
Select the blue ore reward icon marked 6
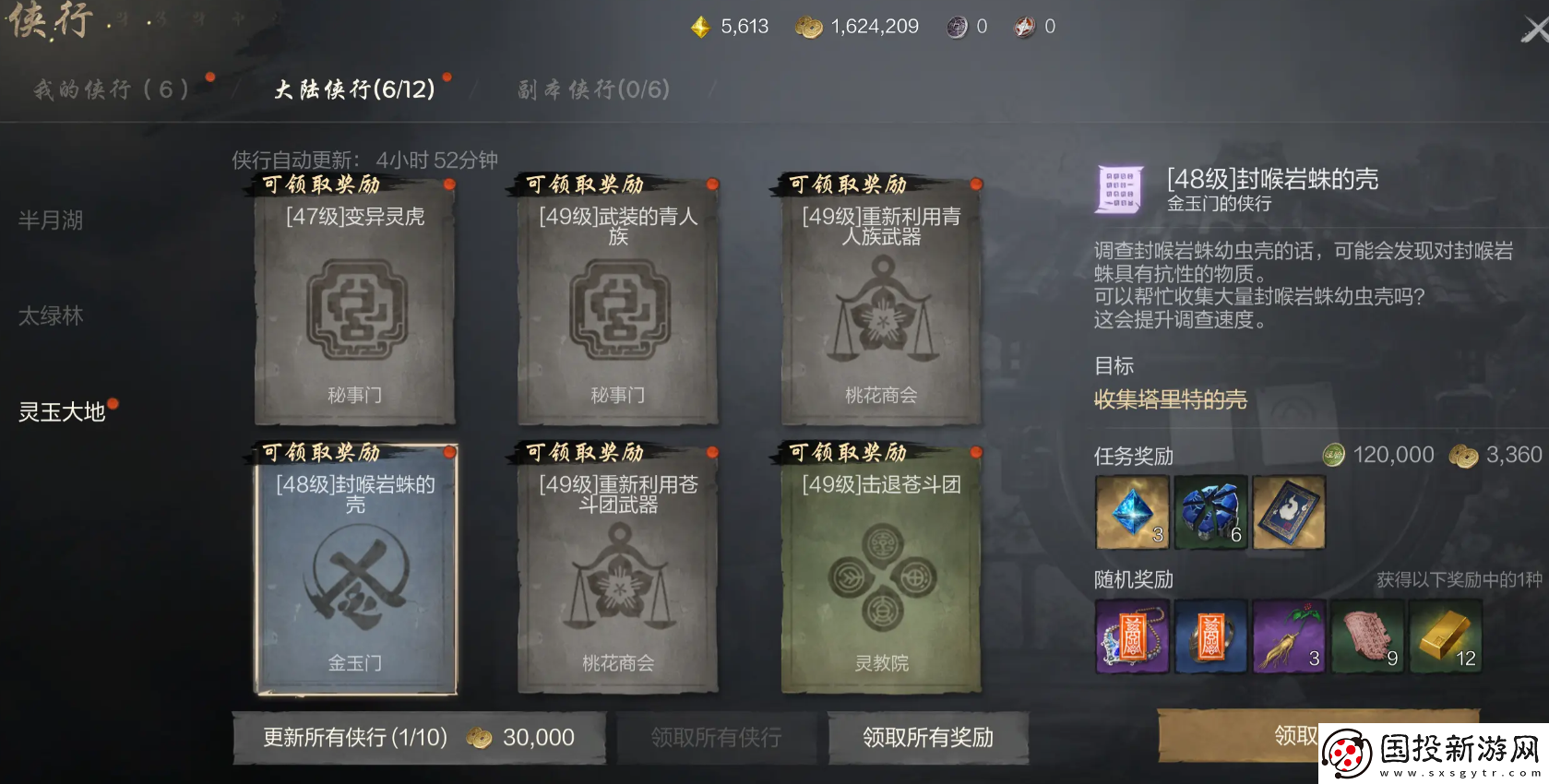(1210, 513)
